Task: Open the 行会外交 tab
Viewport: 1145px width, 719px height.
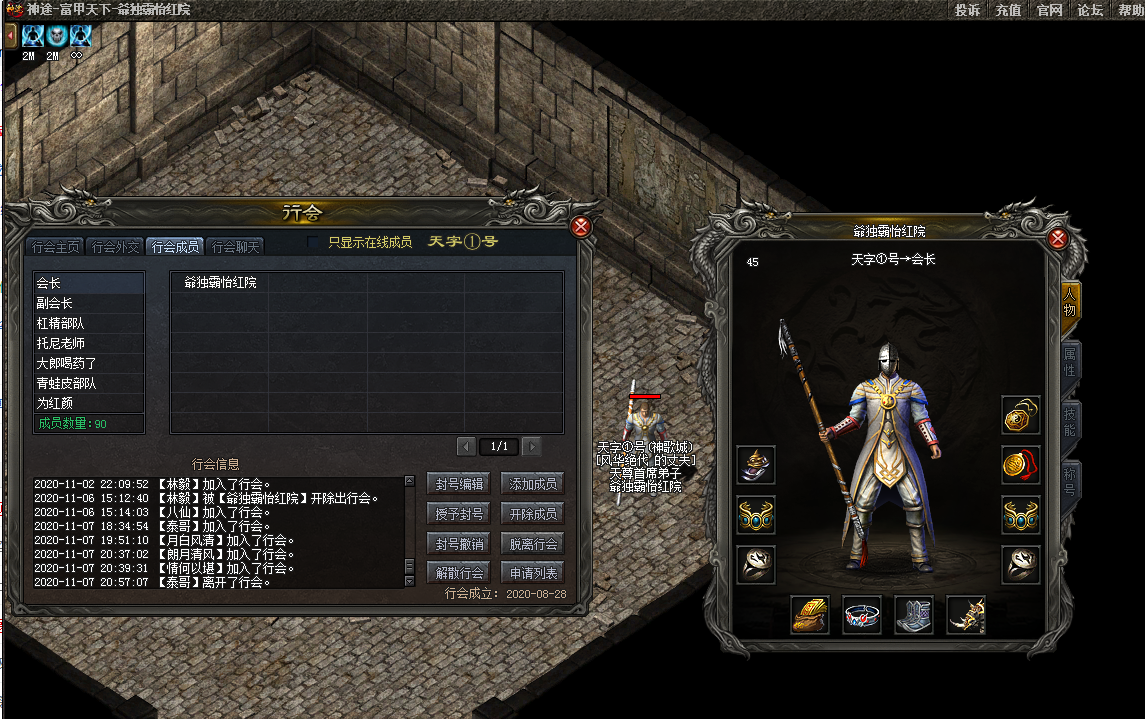Action: tap(115, 247)
